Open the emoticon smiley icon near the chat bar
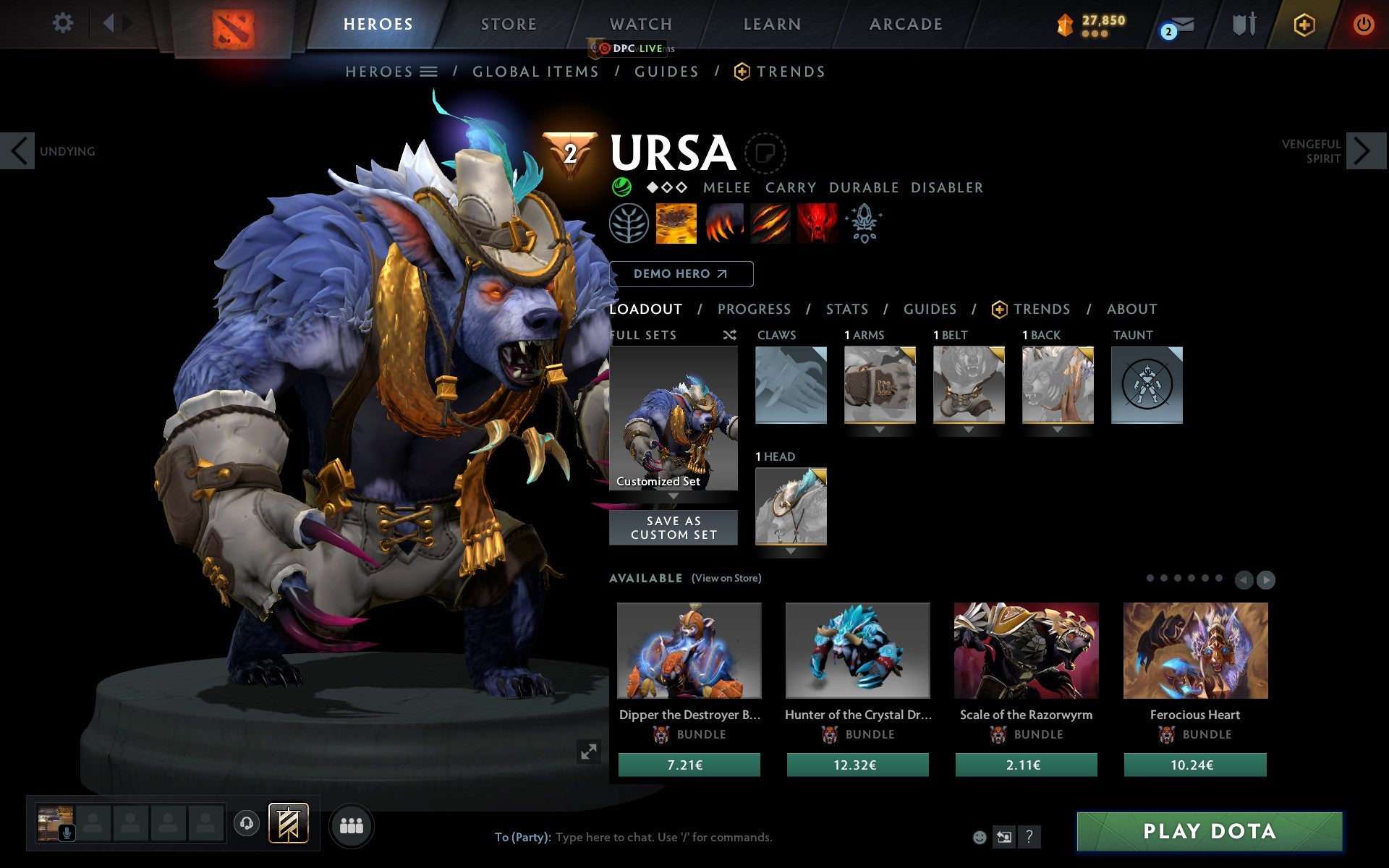The image size is (1389, 868). (980, 837)
